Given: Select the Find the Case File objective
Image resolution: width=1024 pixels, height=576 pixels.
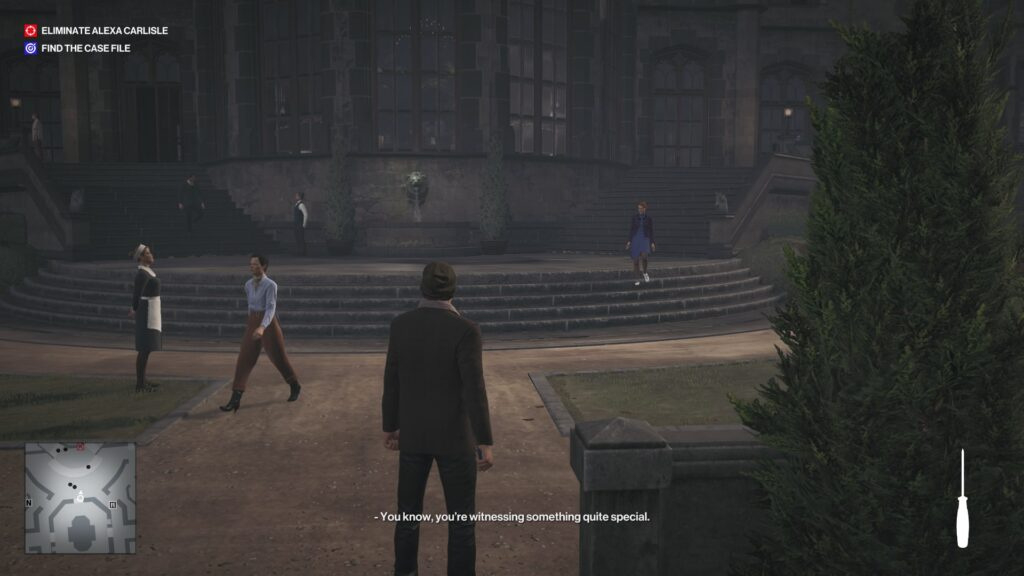Looking at the screenshot, I should (x=85, y=48).
